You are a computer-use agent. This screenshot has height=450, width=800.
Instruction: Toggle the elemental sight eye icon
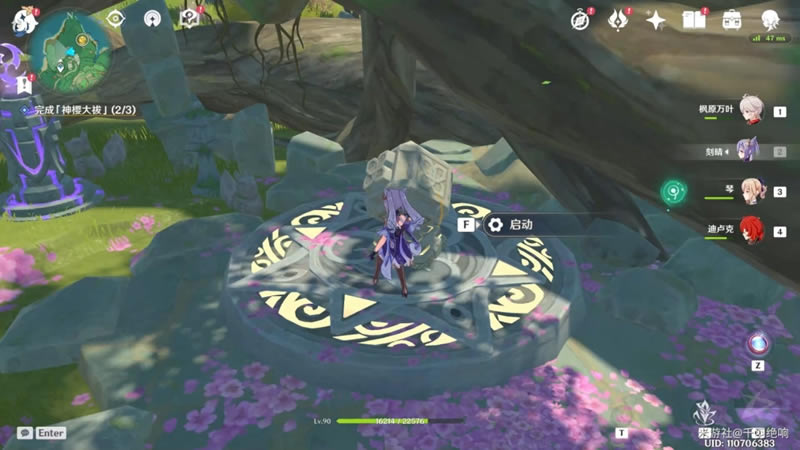pyautogui.click(x=116, y=18)
